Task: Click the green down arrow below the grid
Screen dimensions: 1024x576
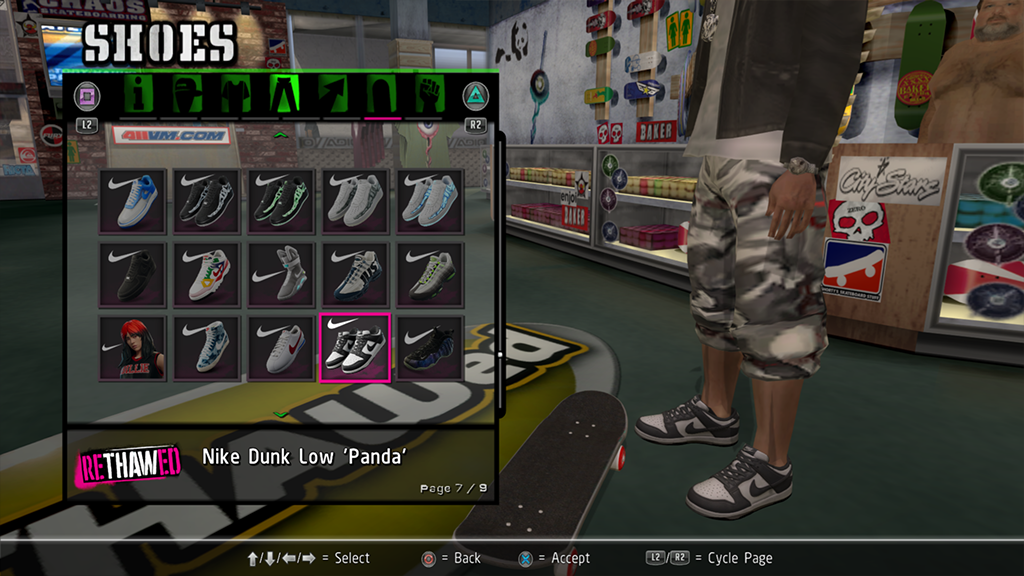Action: pos(281,413)
